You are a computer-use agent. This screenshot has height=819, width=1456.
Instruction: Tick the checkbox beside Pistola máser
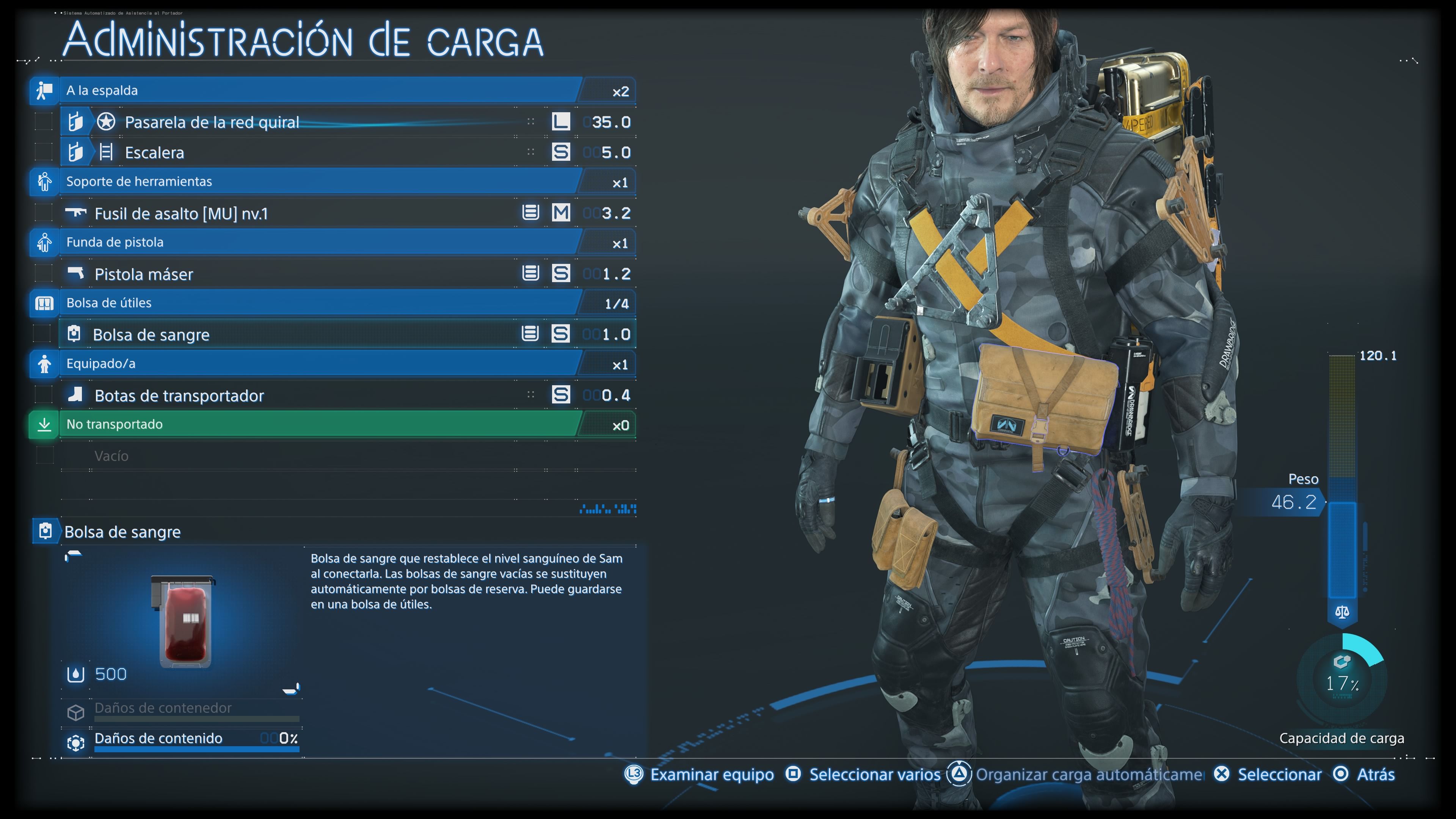pos(44,273)
